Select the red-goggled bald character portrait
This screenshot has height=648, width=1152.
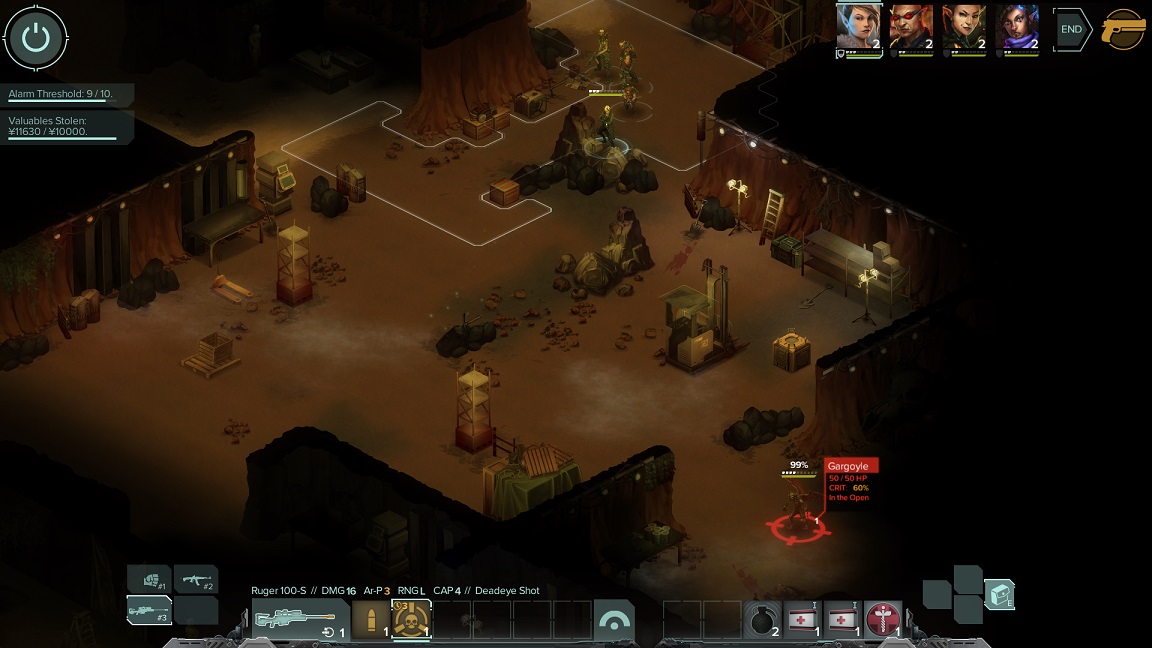[x=911, y=27]
